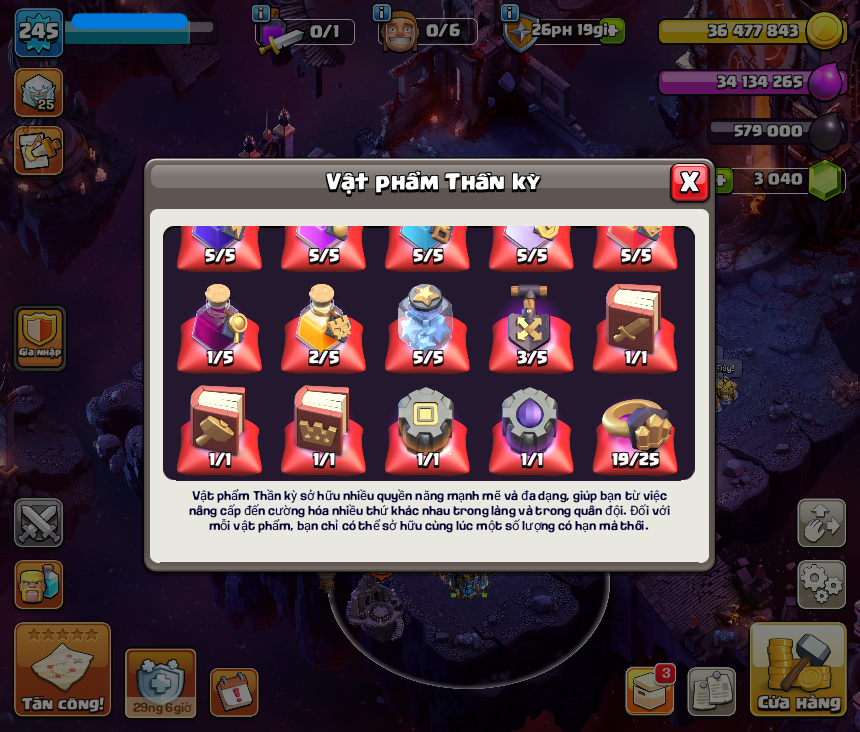Open the shield timer showing 29ng 6giờ
860x732 pixels.
pyautogui.click(x=160, y=683)
